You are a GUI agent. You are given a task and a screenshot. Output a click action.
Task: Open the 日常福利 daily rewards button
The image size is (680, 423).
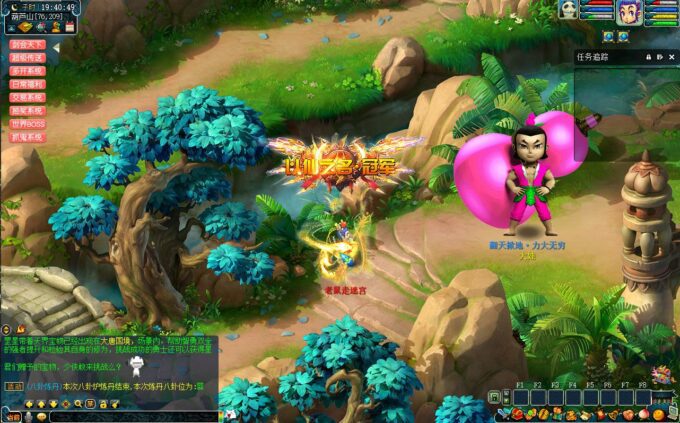click(28, 84)
